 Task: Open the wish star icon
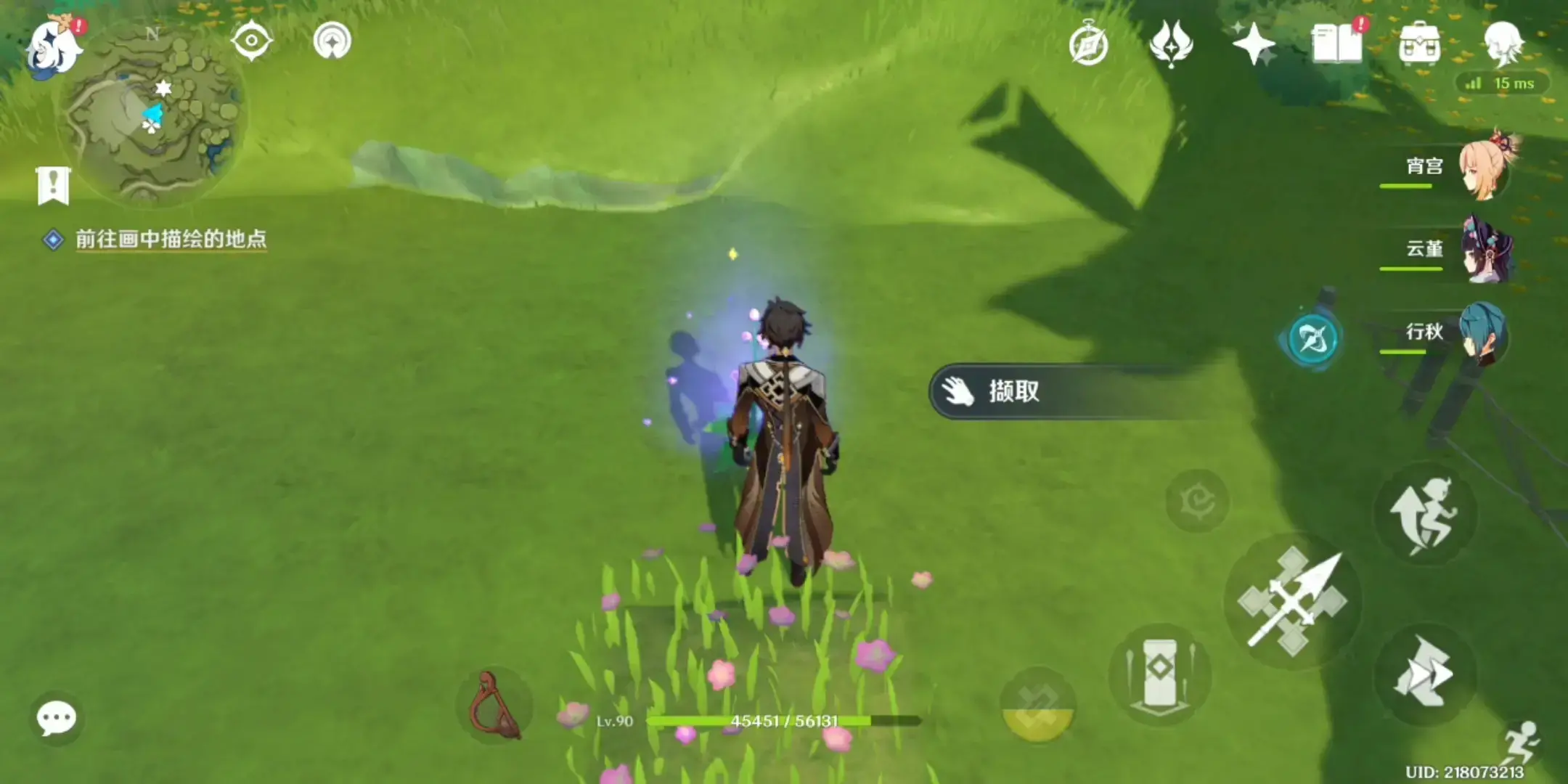click(1253, 44)
